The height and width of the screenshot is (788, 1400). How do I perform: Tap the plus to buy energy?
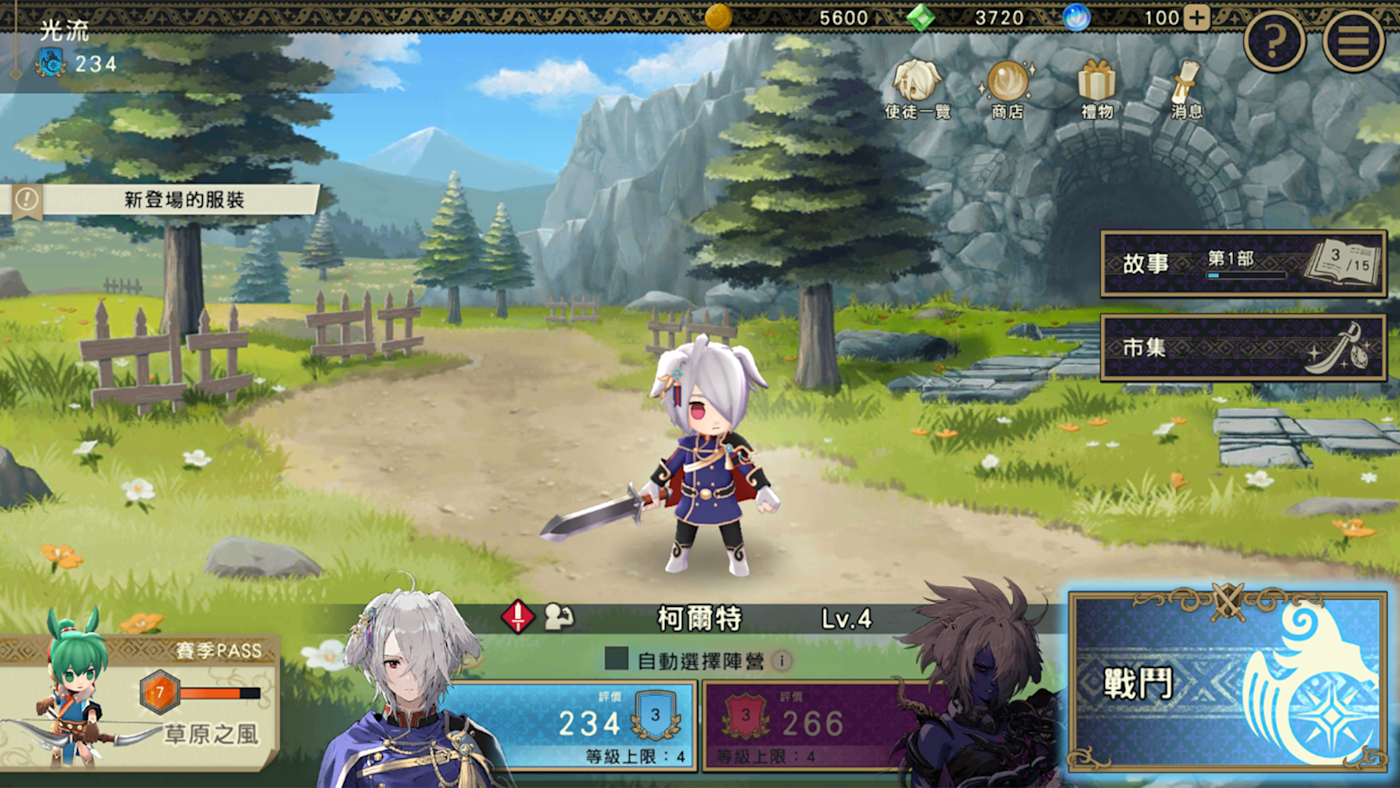(x=1196, y=17)
